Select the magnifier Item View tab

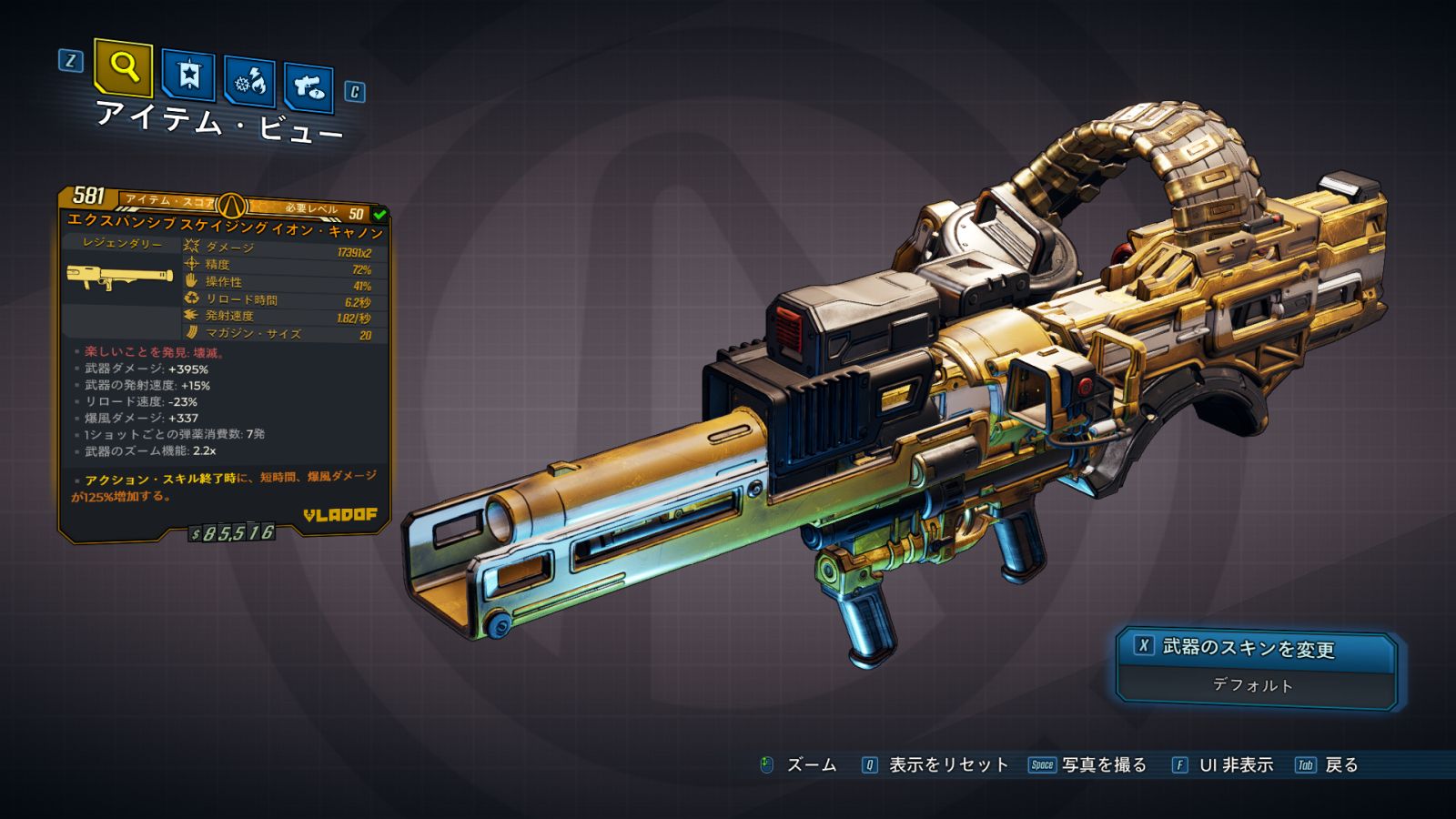pos(123,66)
